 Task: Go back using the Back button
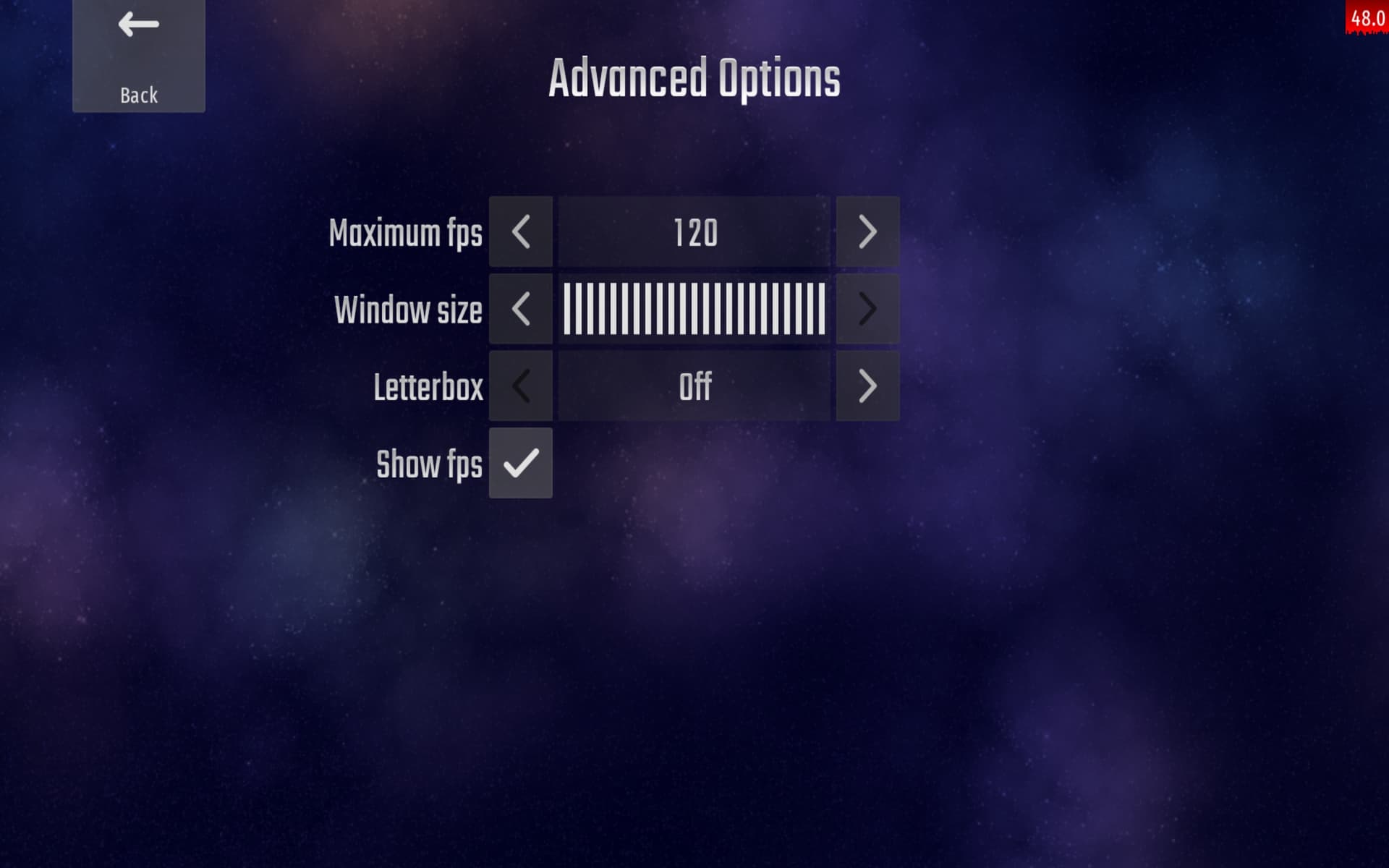[x=138, y=56]
